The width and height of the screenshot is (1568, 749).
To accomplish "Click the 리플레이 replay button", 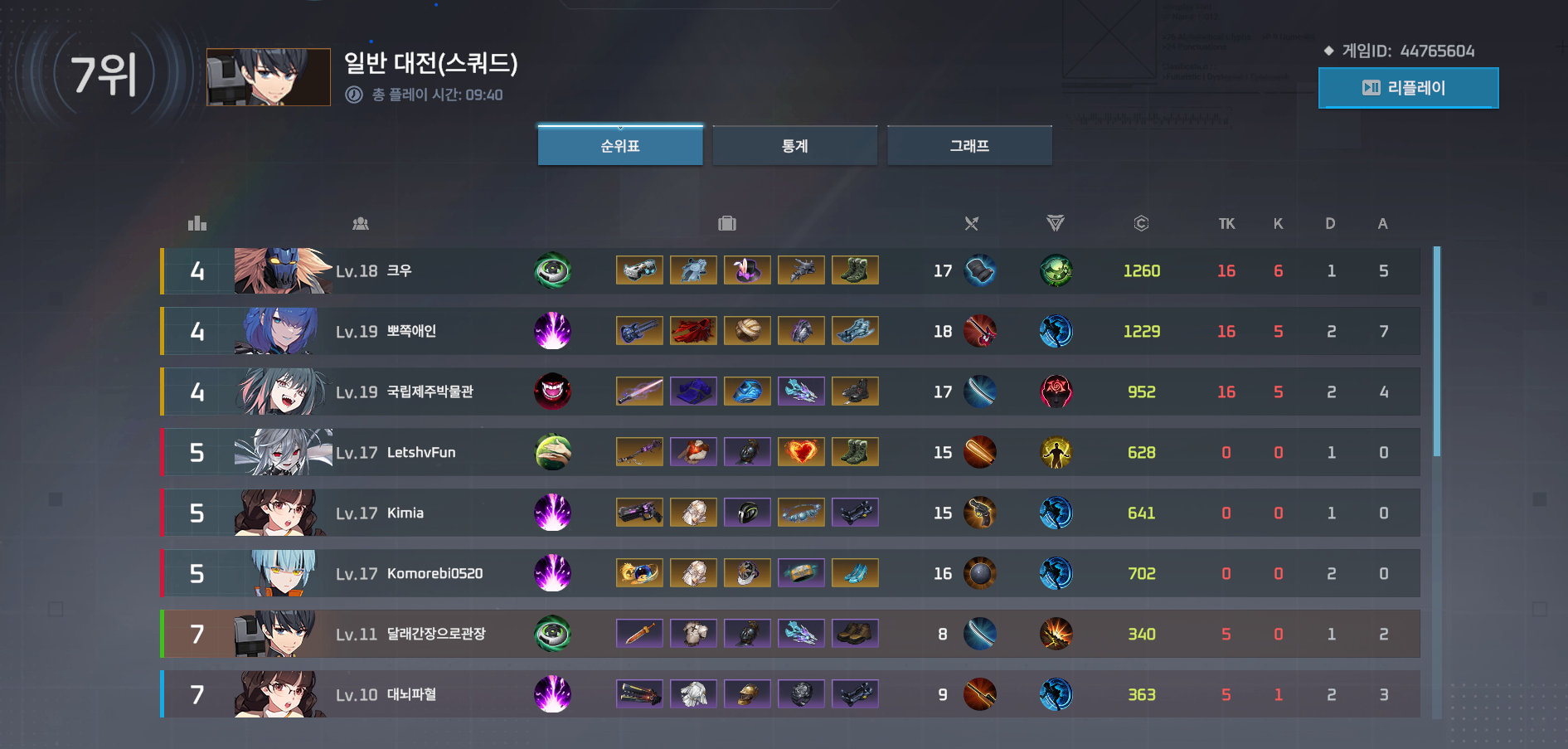I will 1408,88.
